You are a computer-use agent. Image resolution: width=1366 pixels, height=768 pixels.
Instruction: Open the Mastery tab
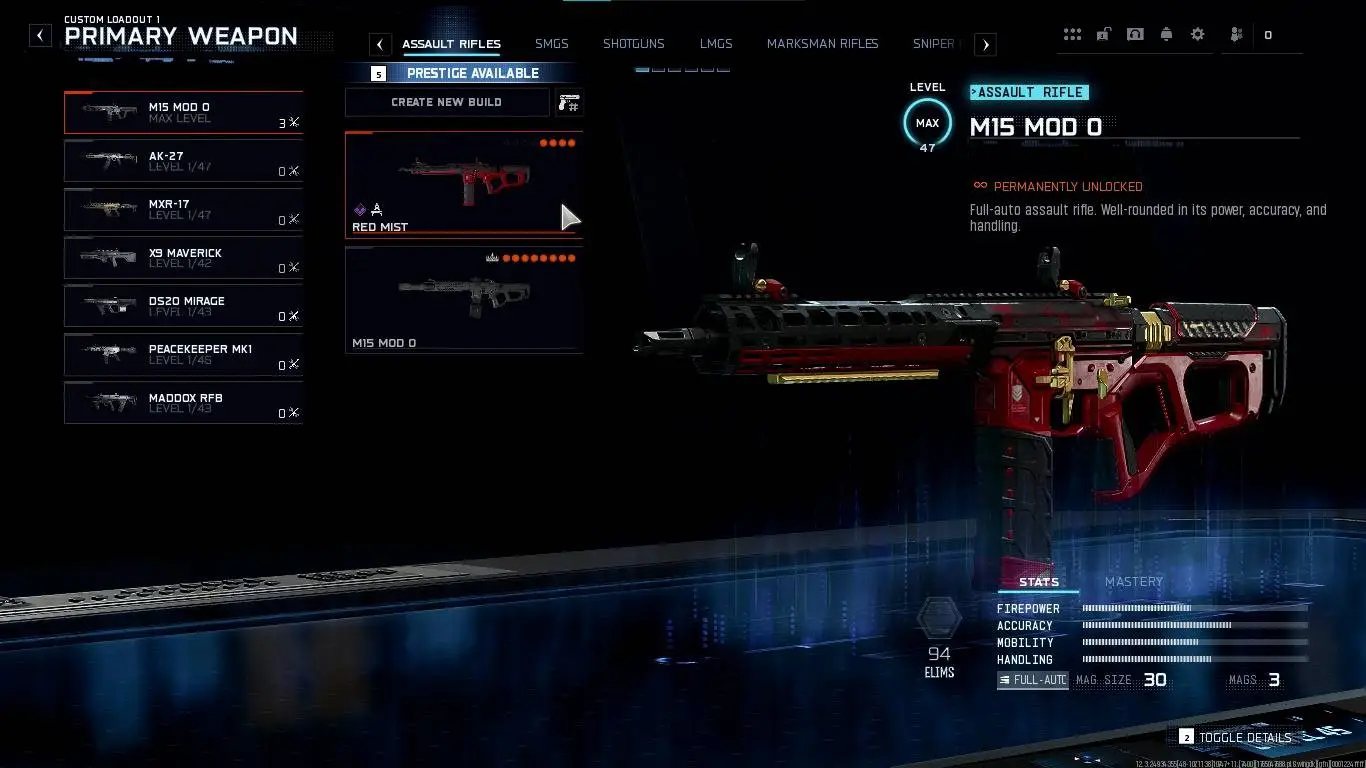(x=1133, y=581)
